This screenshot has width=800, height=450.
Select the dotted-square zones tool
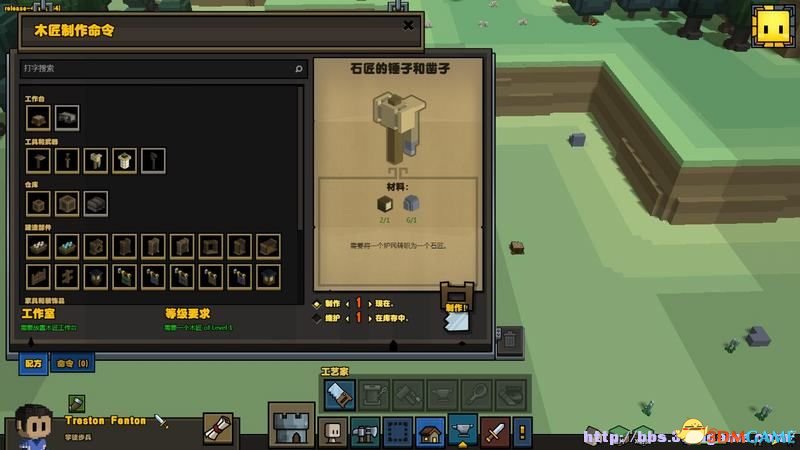(397, 432)
